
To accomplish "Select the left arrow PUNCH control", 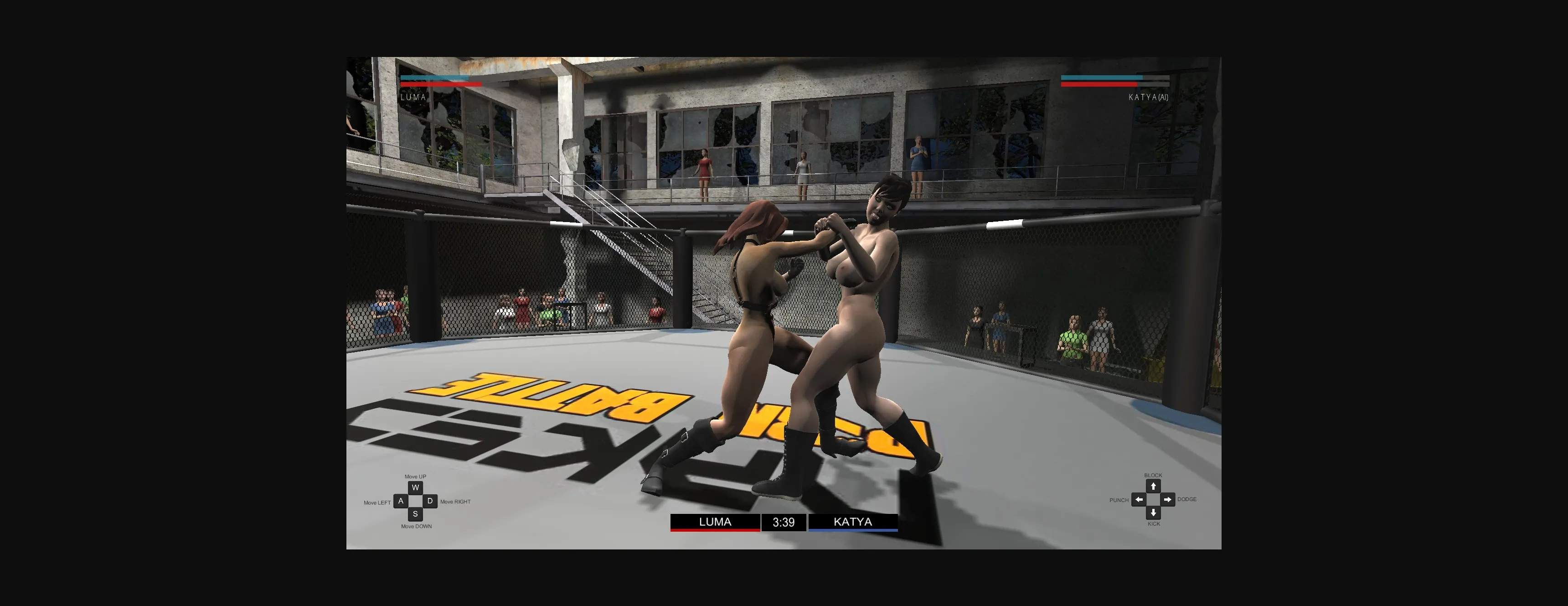I will 1138,499.
